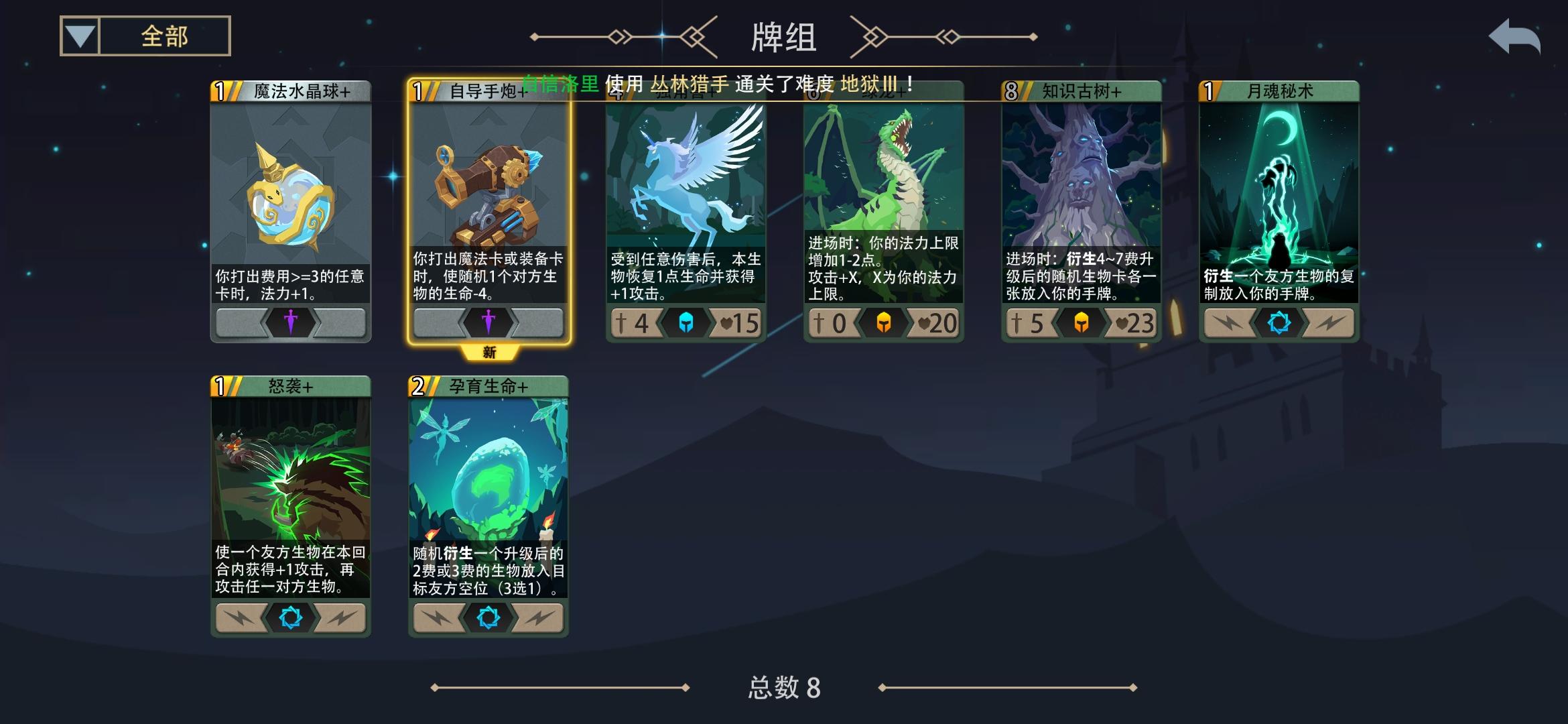Click the purple dagger icon on 魔法水晶球+

click(x=291, y=321)
